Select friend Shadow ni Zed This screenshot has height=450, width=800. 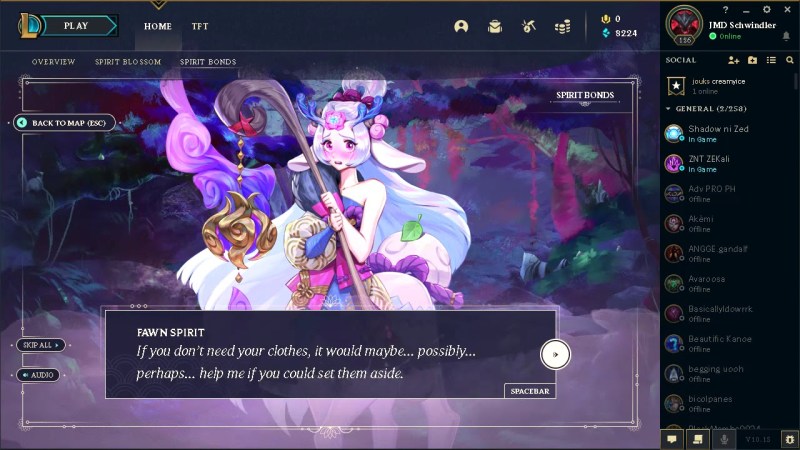click(719, 133)
